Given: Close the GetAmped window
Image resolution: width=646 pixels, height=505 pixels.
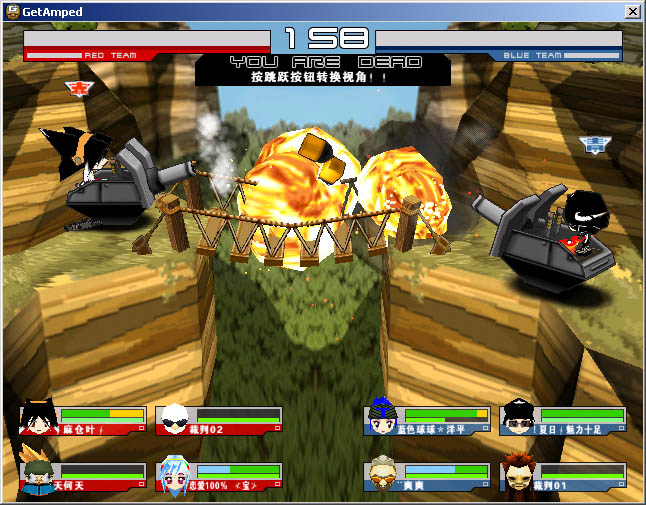Looking at the screenshot, I should (632, 12).
